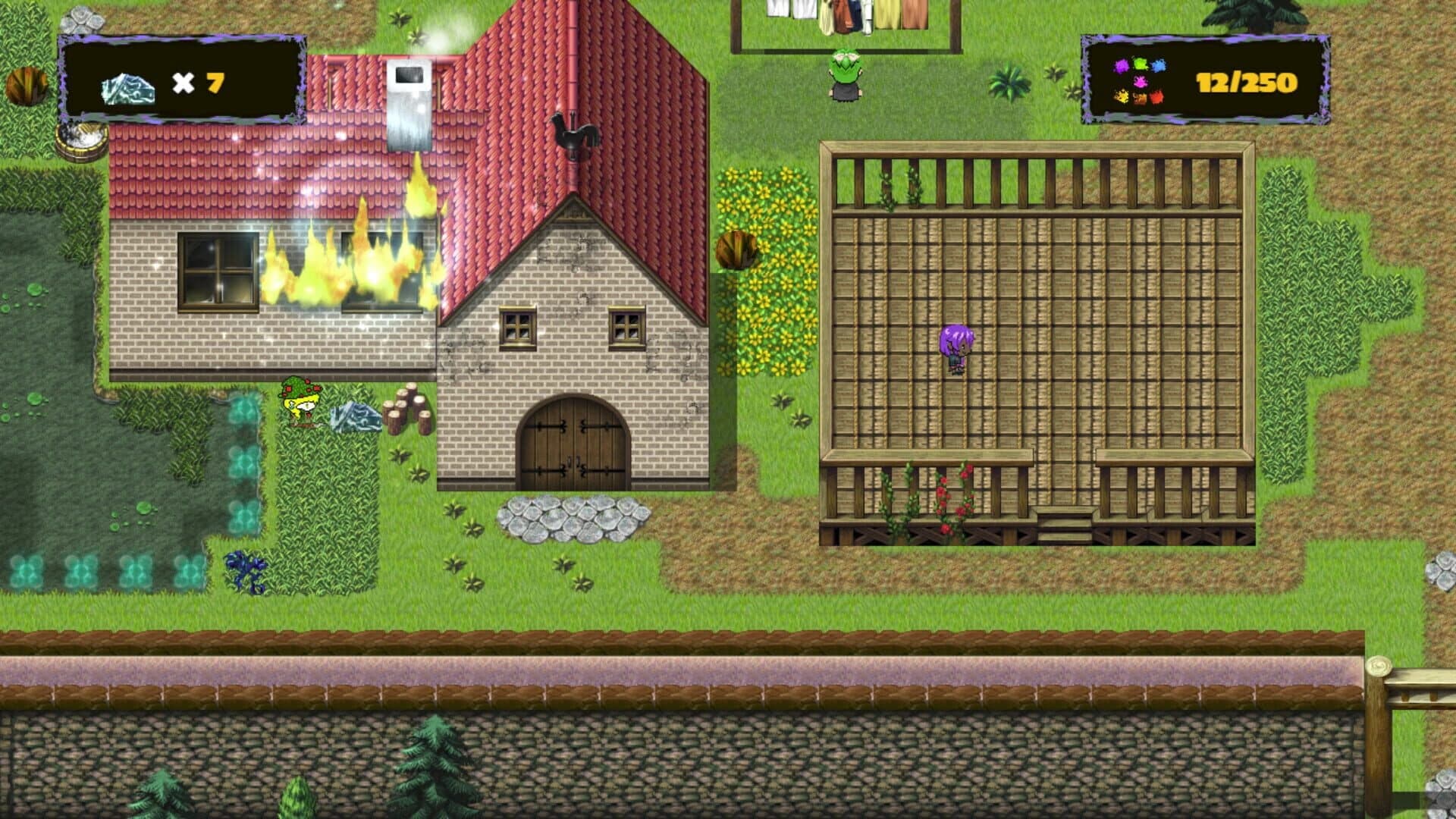Select the purple paint splat icon

tap(1121, 66)
